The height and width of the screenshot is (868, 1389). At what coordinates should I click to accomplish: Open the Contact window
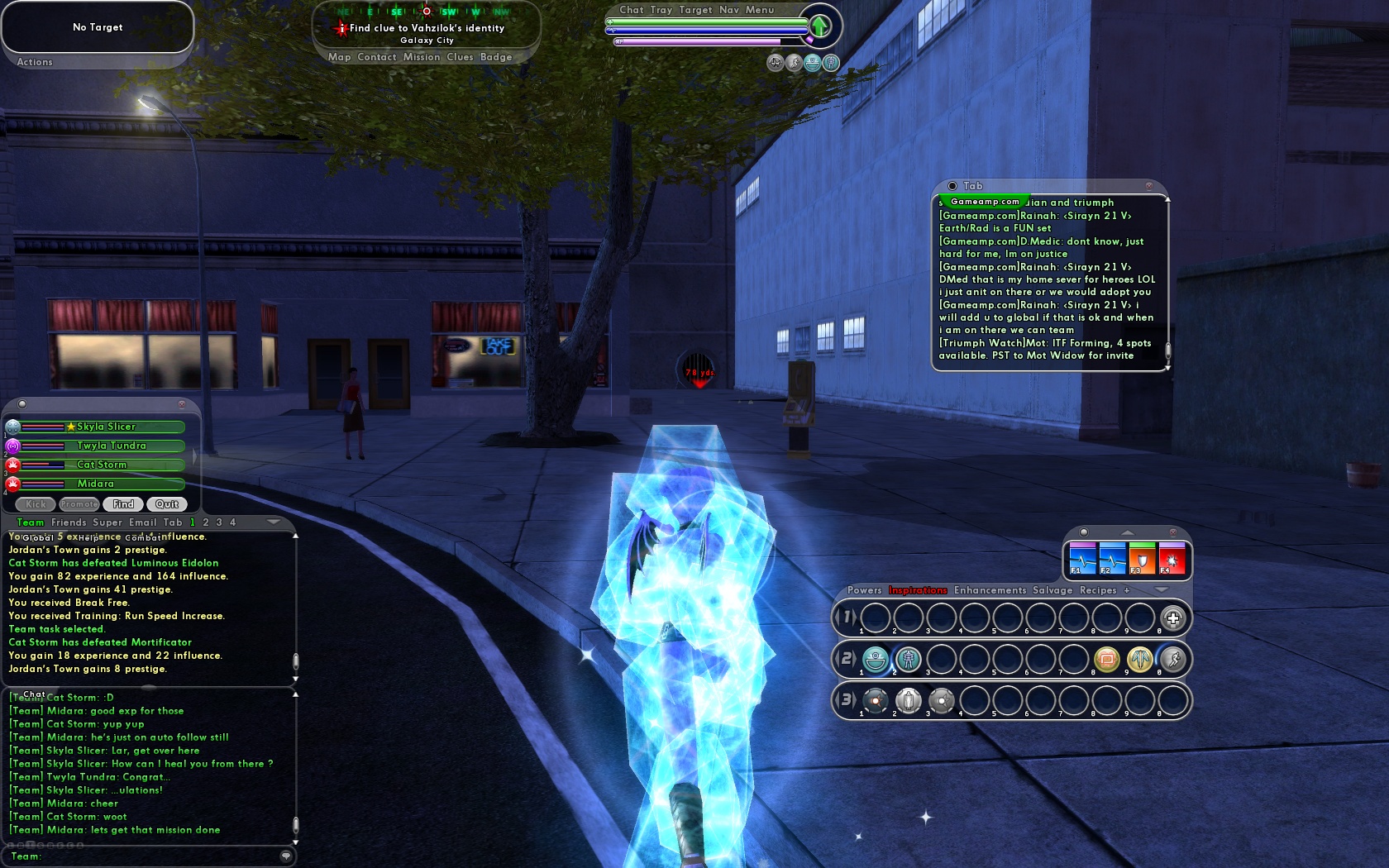coord(377,57)
